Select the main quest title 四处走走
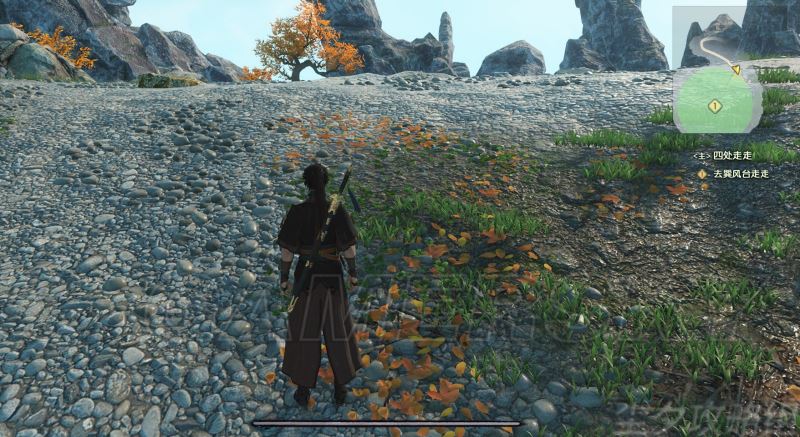This screenshot has width=800, height=437. (731, 156)
